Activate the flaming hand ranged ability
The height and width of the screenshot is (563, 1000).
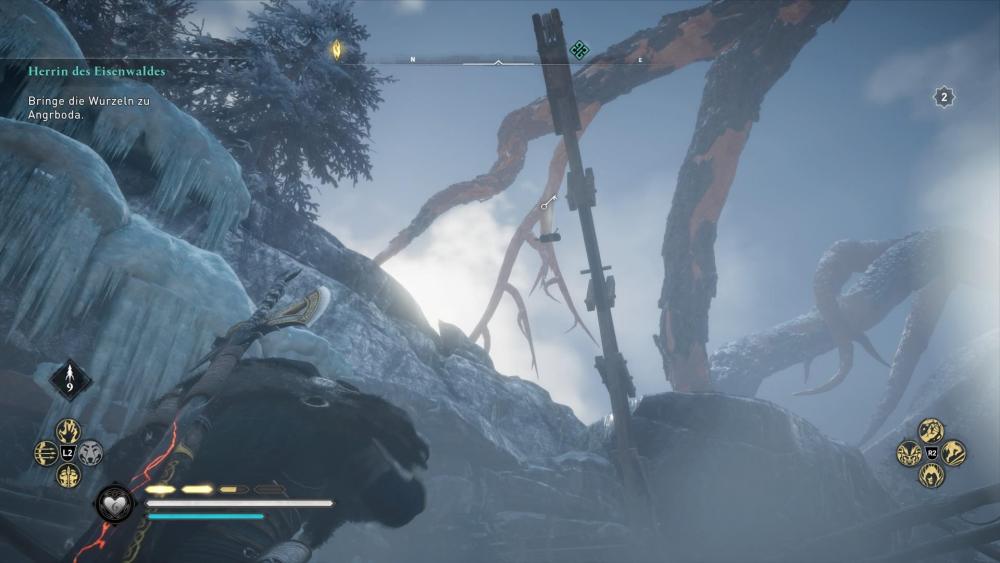(x=68, y=431)
